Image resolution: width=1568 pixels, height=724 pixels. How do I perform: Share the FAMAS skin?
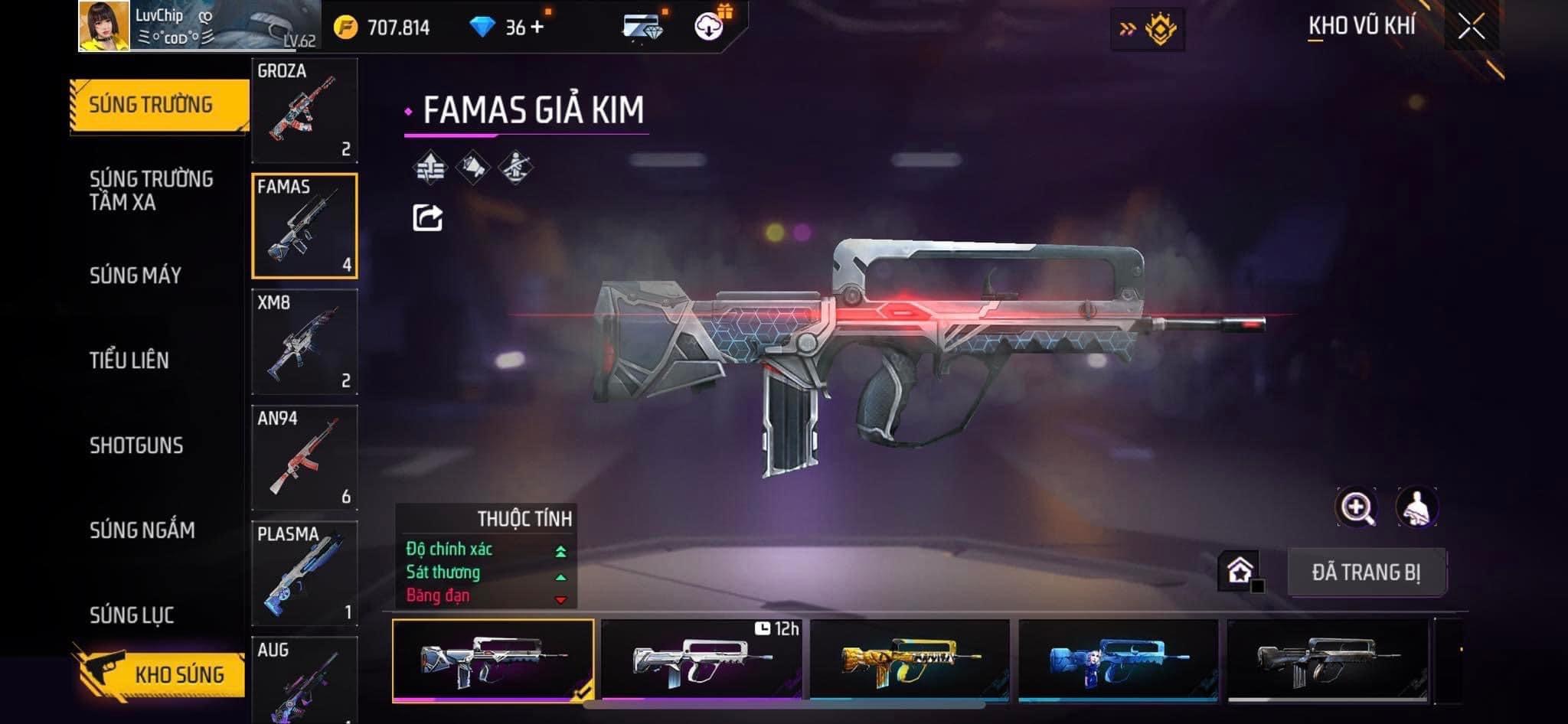point(427,218)
